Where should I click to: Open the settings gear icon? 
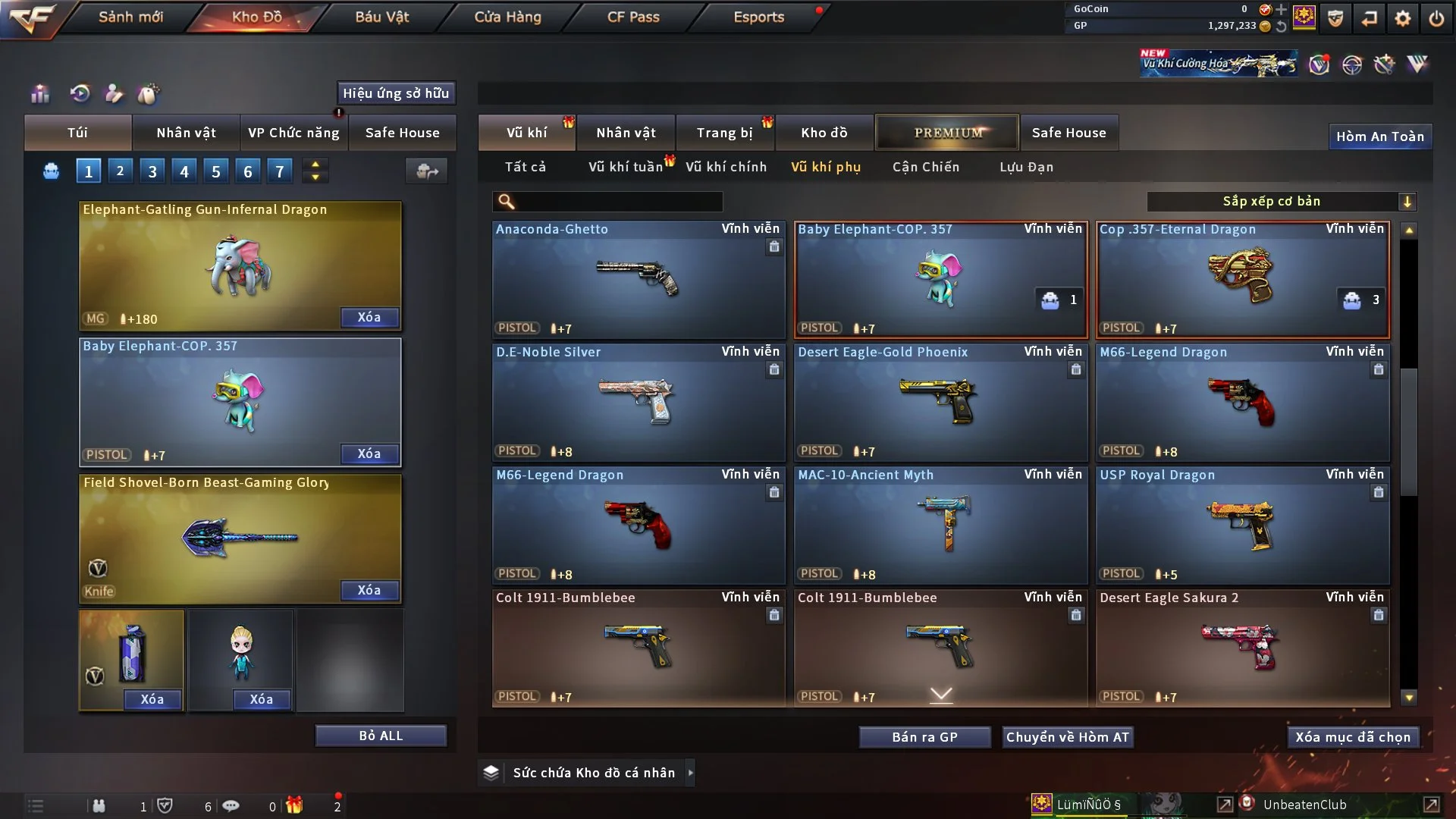[1402, 18]
